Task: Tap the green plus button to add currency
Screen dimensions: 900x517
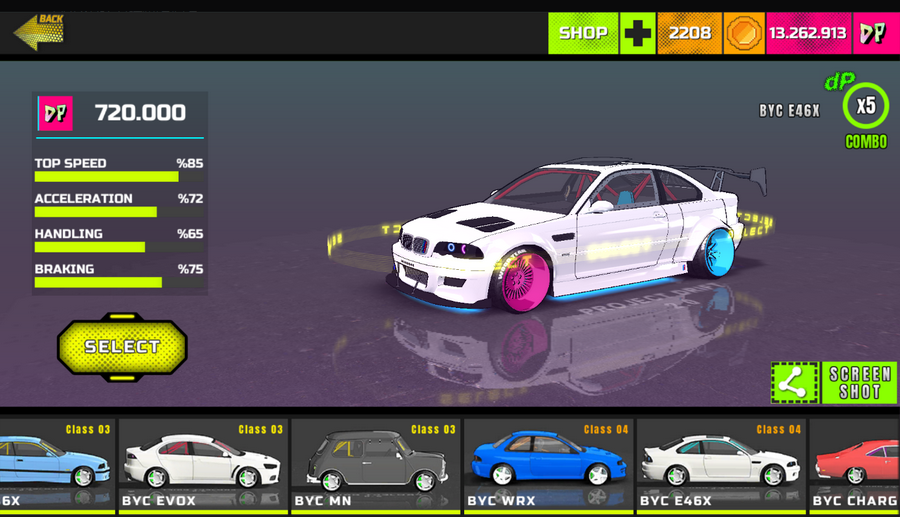Action: pyautogui.click(x=638, y=33)
